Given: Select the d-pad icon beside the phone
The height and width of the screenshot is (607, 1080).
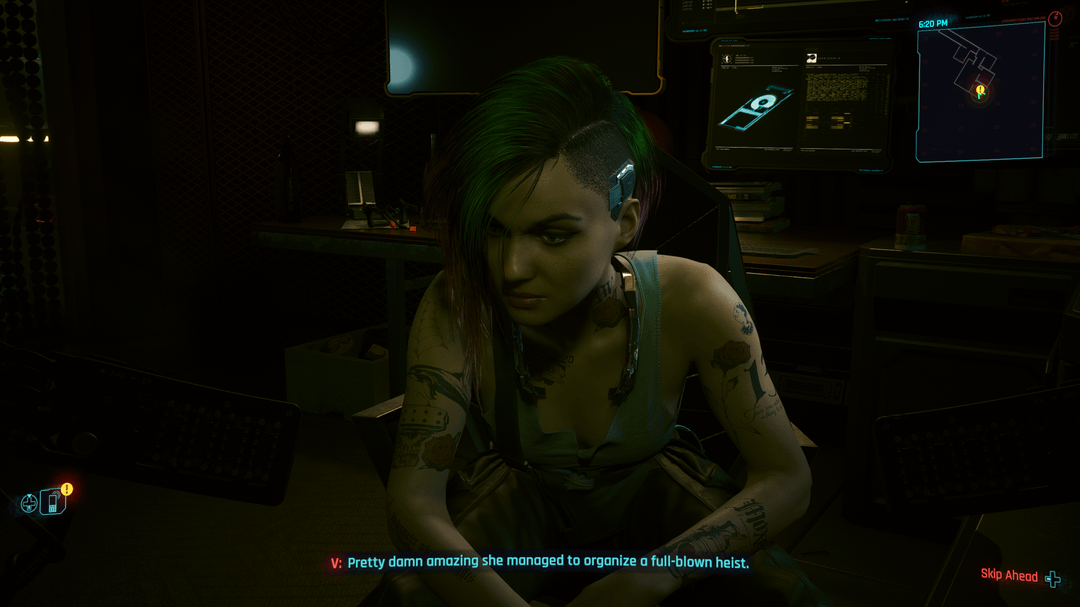Looking at the screenshot, I should point(29,504).
